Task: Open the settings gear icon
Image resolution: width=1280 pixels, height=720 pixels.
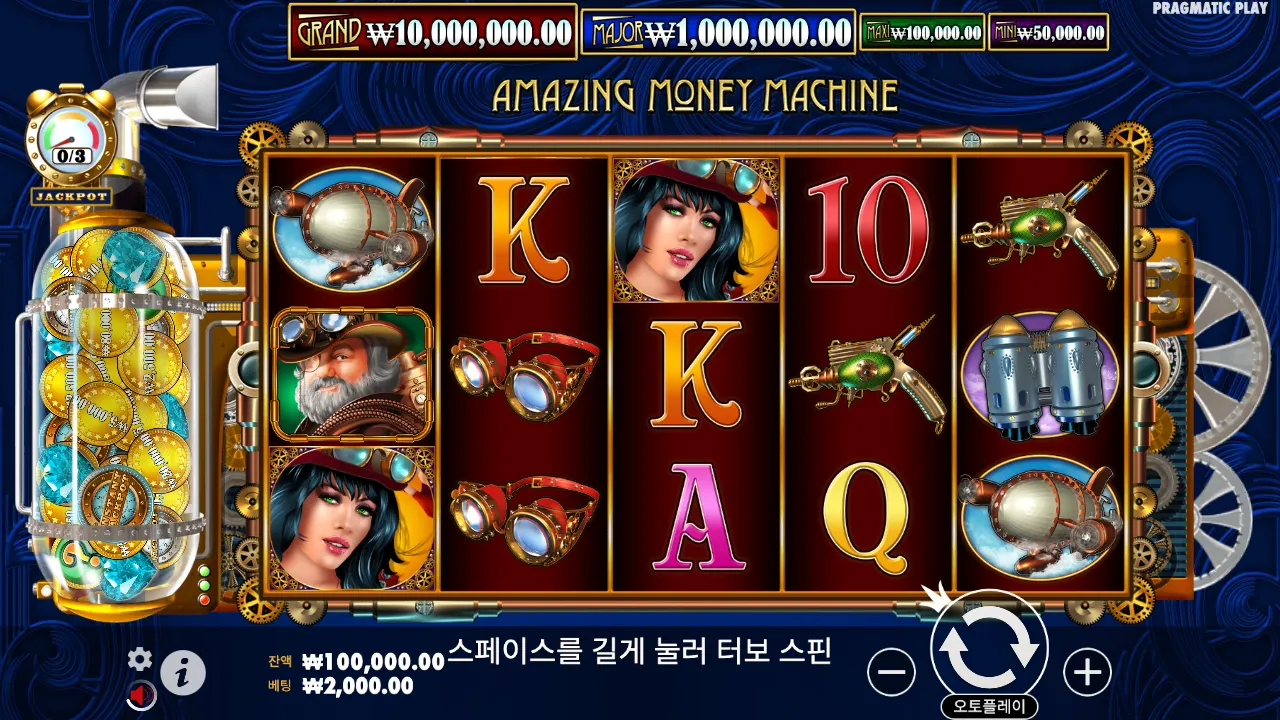Action: pos(140,660)
